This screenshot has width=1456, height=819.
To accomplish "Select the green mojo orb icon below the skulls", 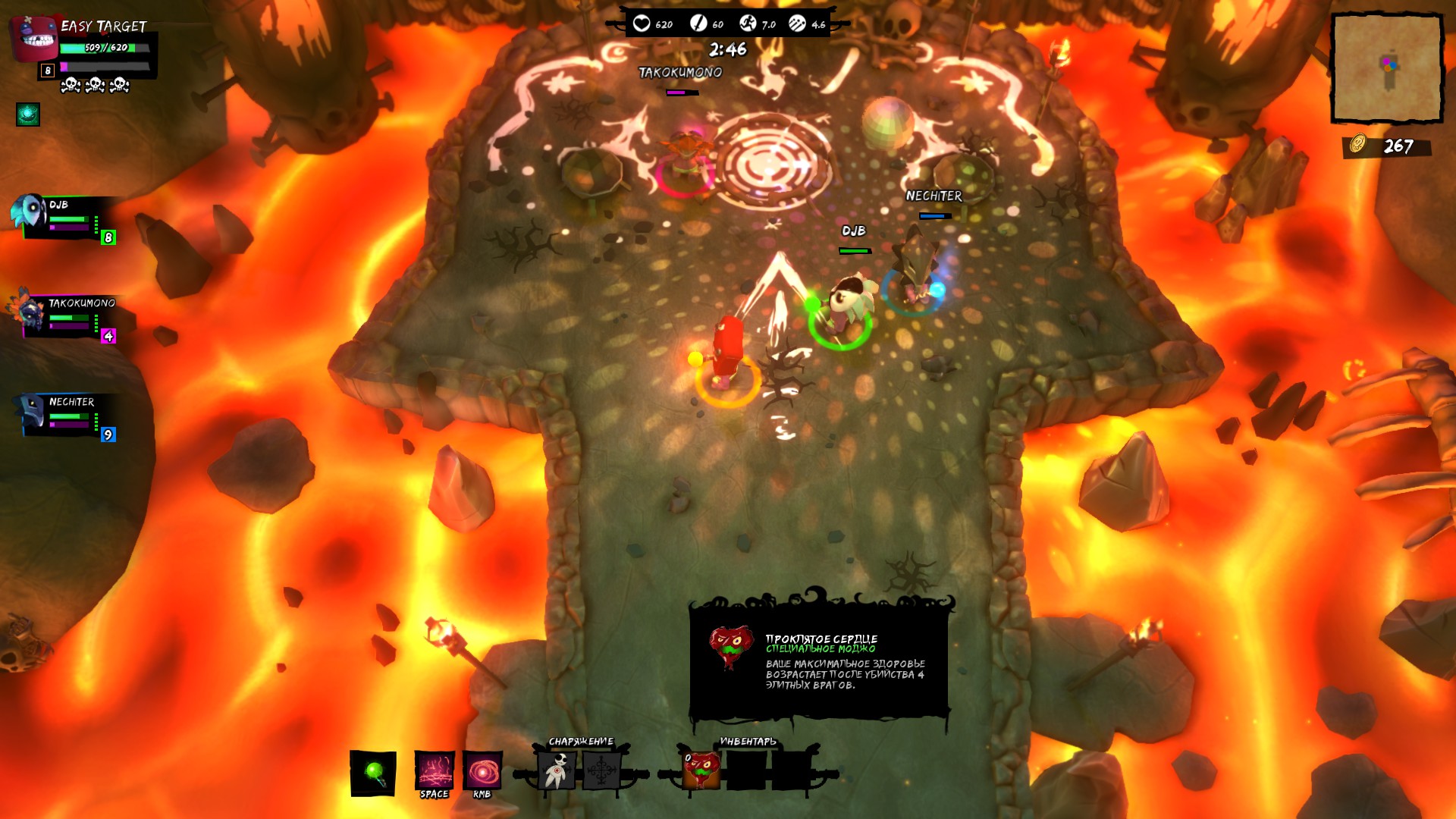I will coord(27,115).
